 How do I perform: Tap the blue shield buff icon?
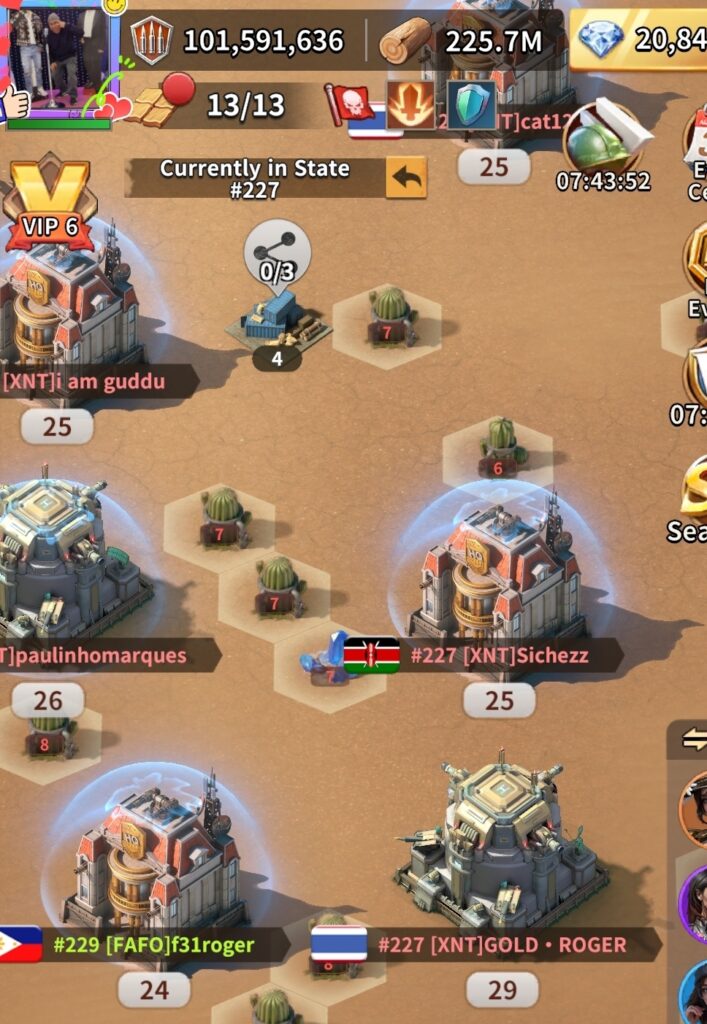(471, 105)
